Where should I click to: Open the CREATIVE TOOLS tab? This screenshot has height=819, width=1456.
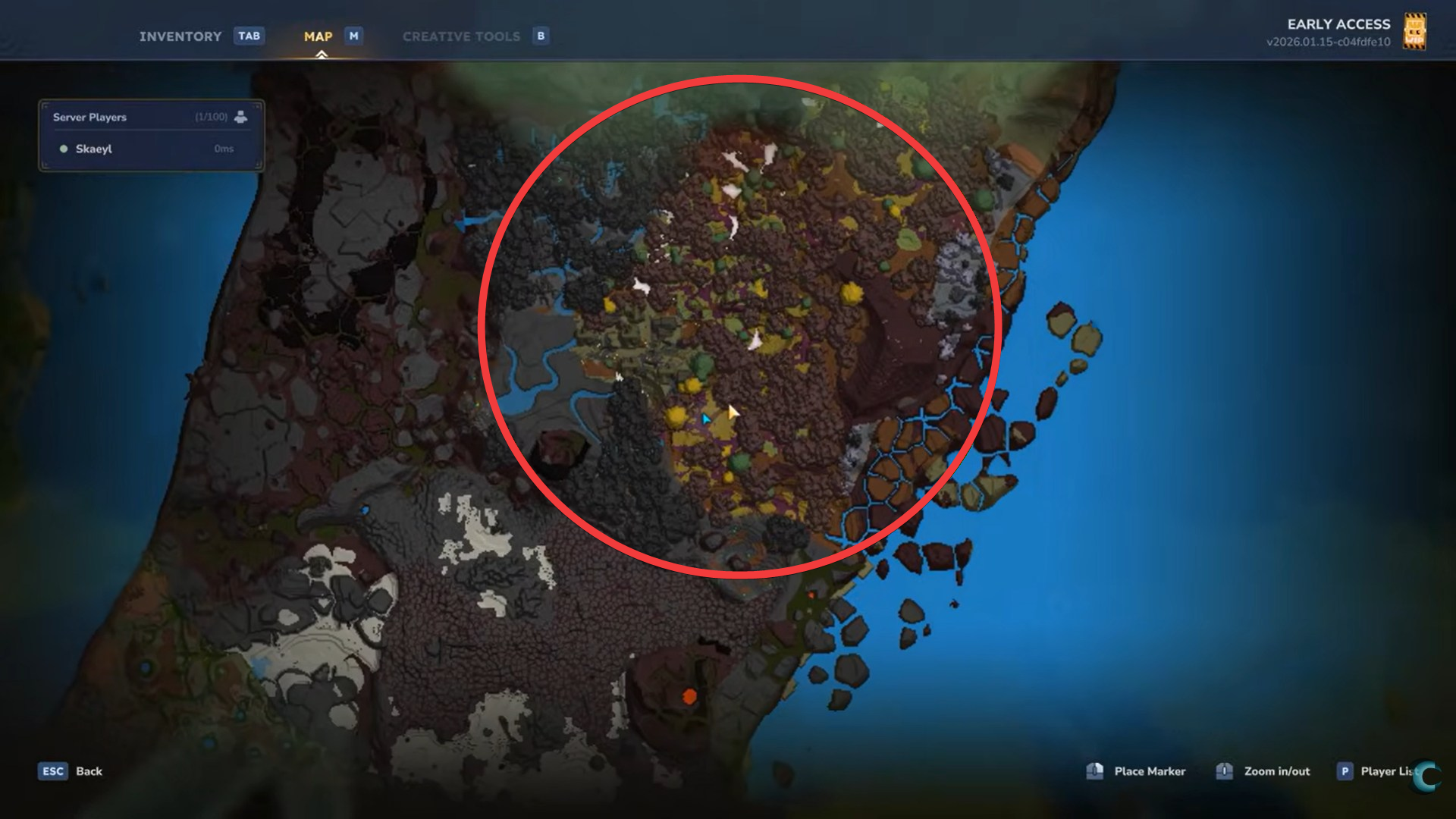click(462, 36)
